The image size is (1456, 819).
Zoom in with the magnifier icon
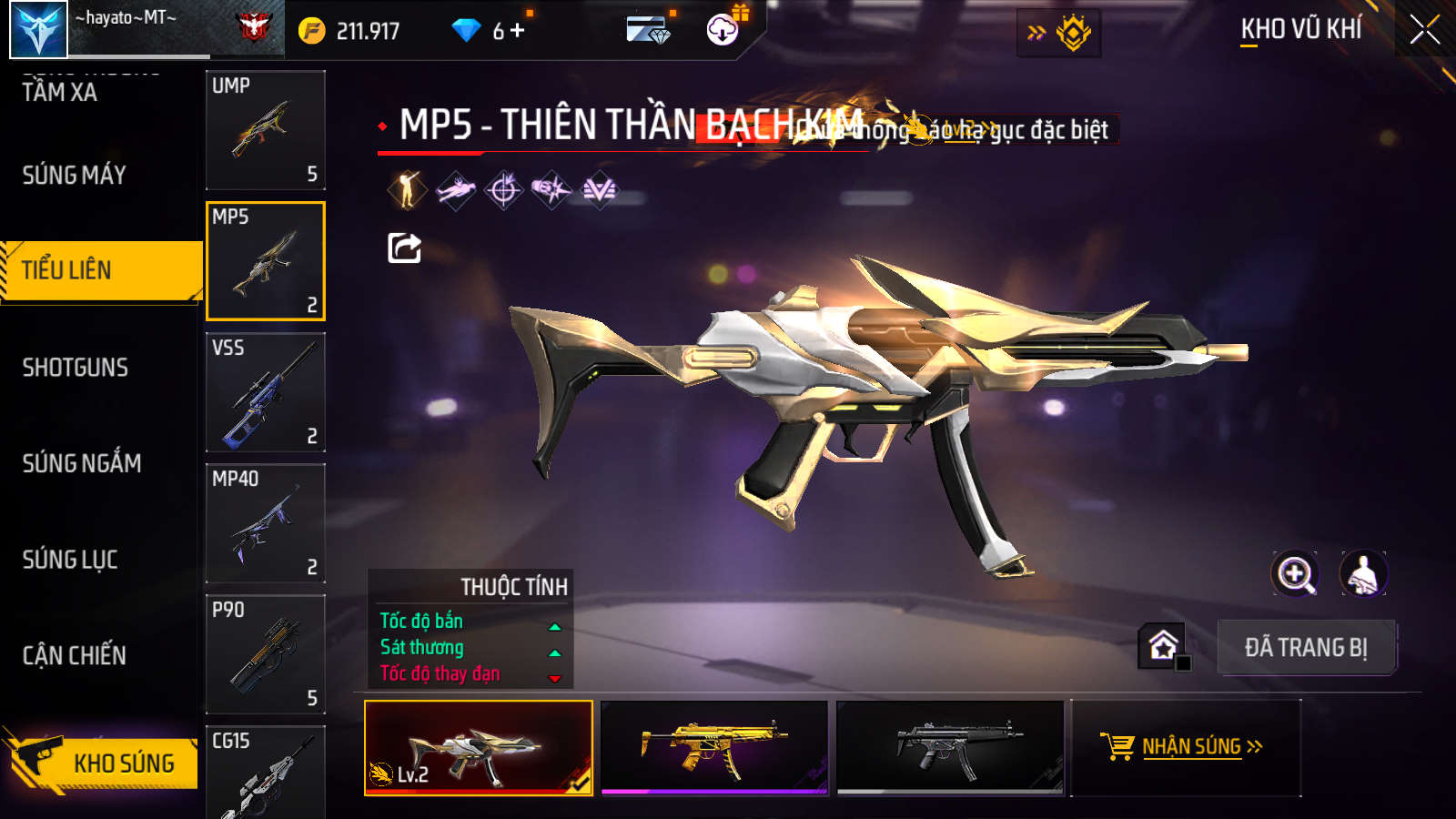pyautogui.click(x=1295, y=574)
